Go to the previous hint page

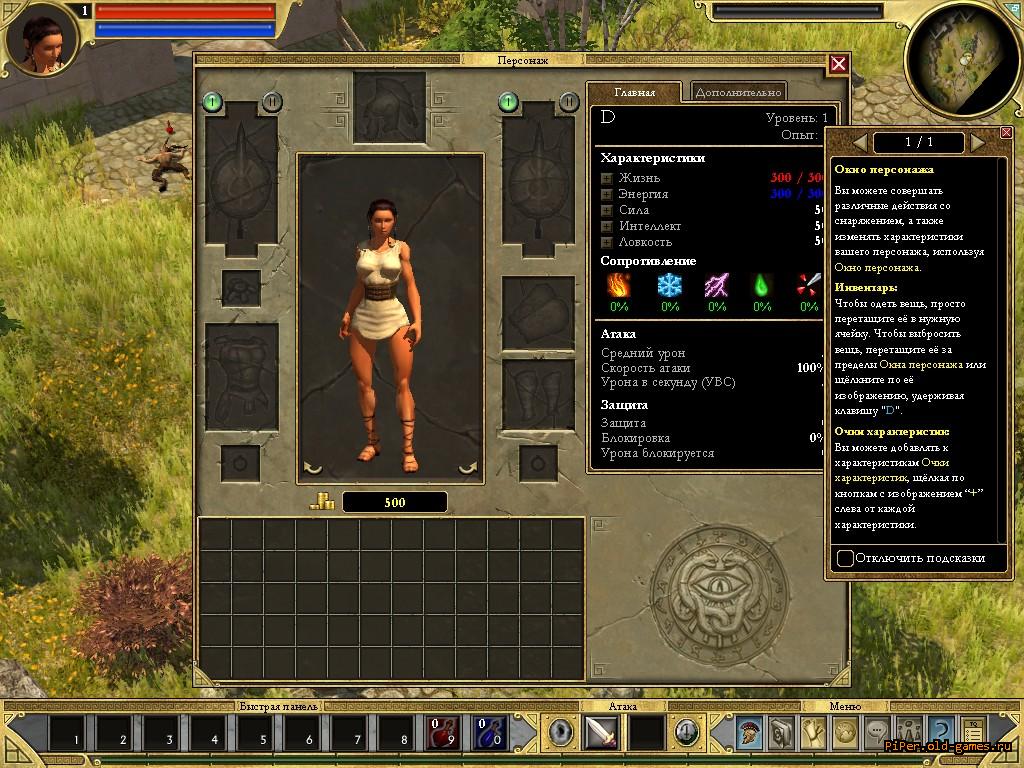click(x=859, y=143)
